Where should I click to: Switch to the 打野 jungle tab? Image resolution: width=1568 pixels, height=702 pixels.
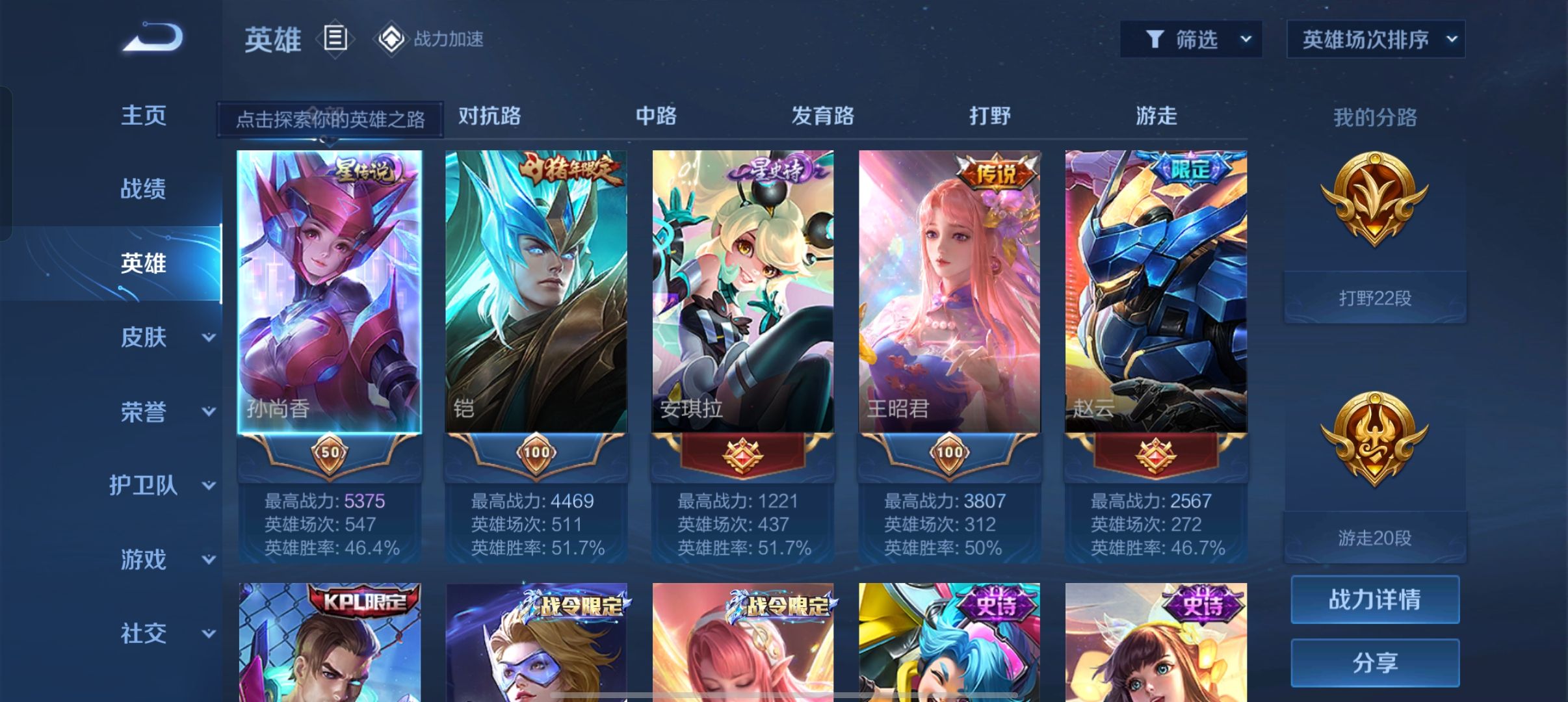989,116
